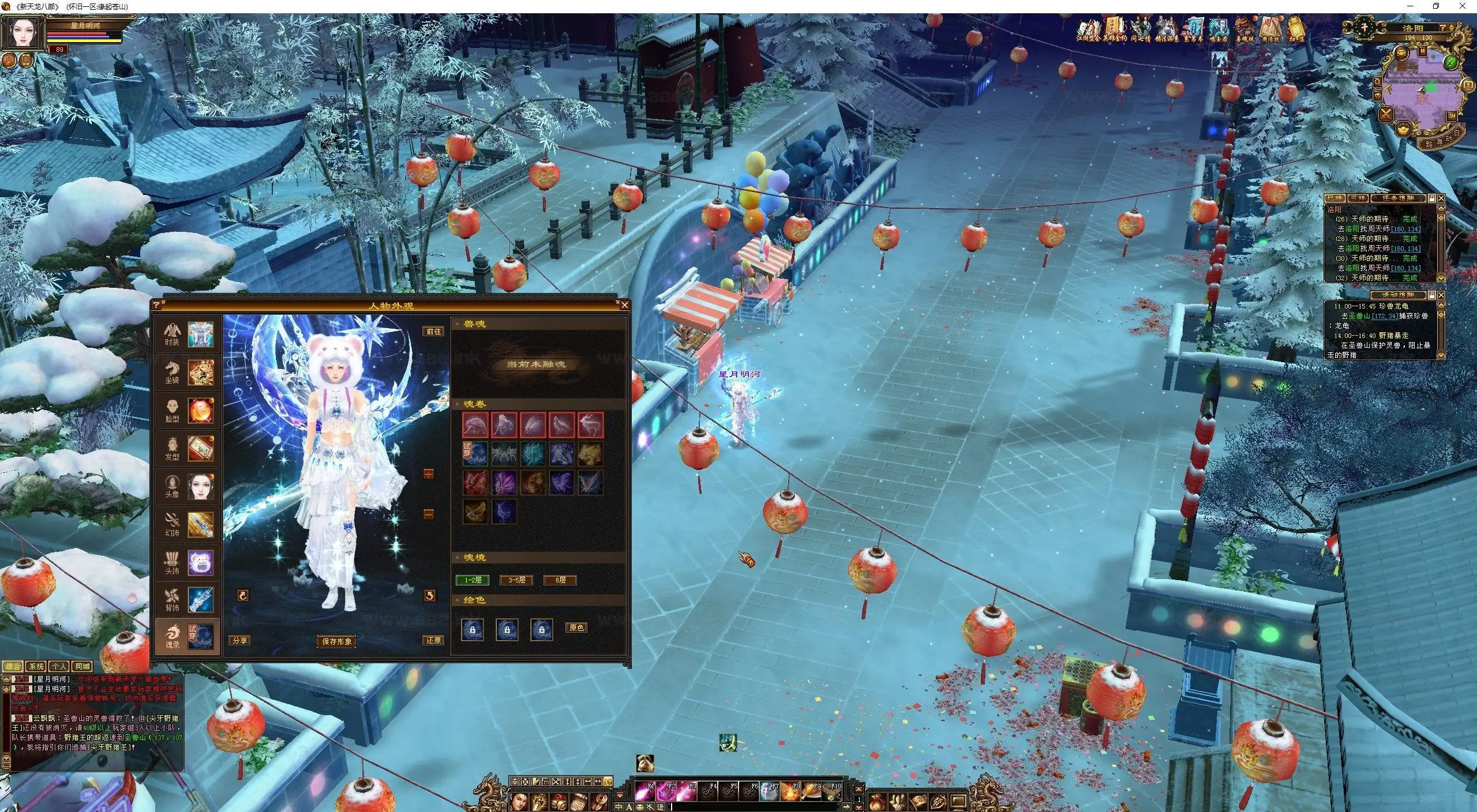
Task: Click the 保存形象 save appearance button
Action: pos(336,642)
